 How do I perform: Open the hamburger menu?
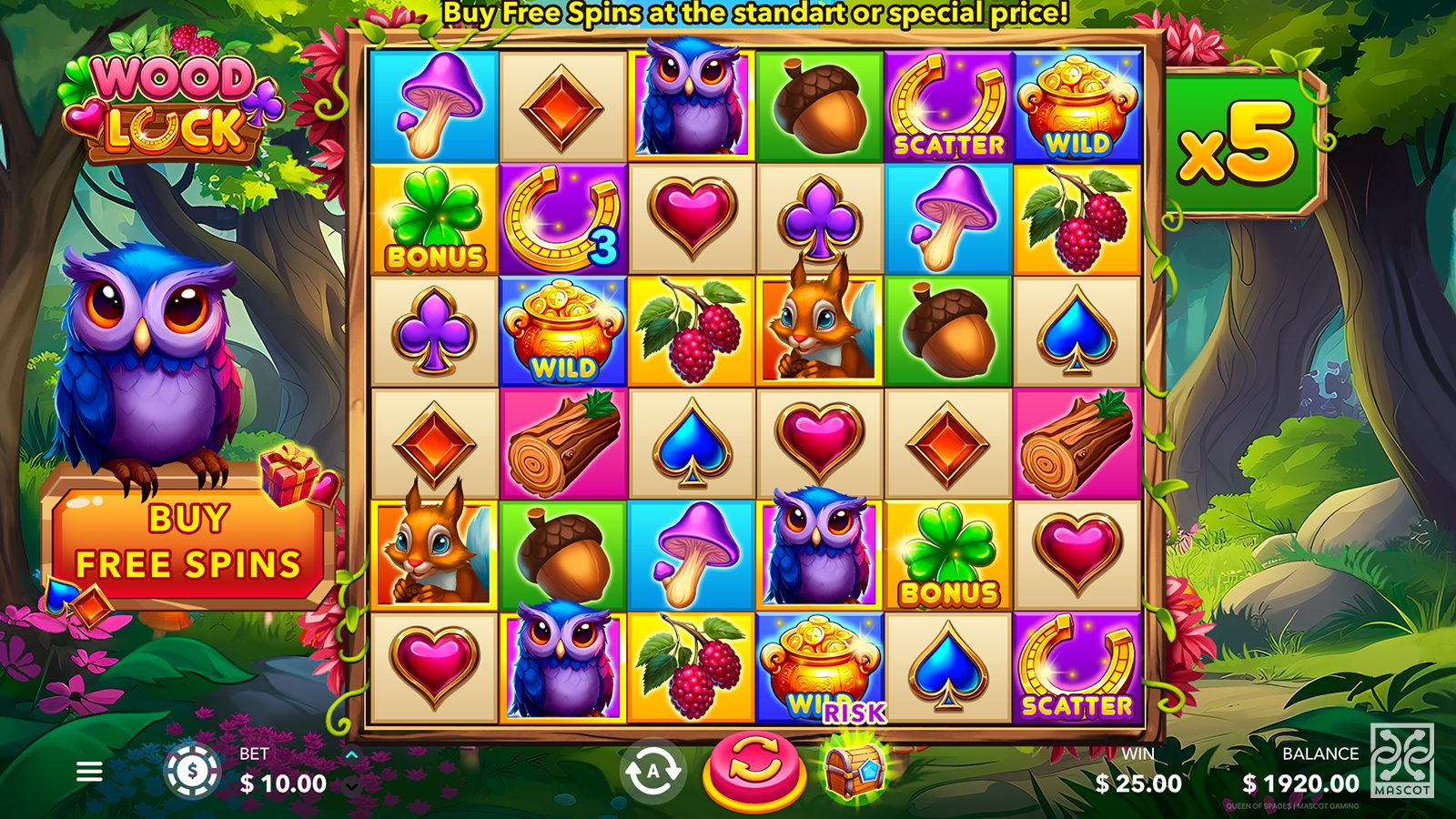[x=89, y=772]
